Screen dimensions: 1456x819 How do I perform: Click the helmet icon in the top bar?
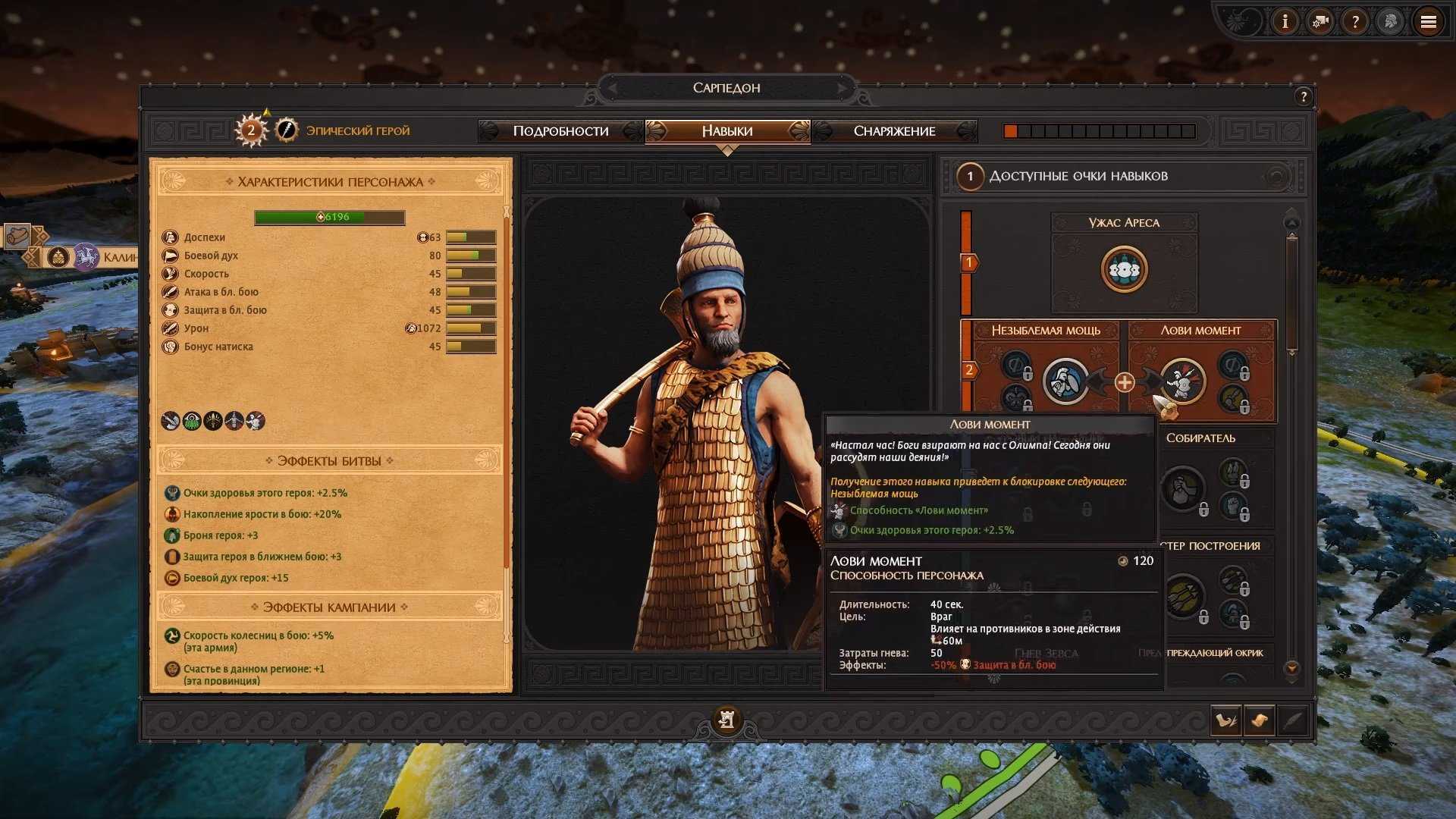pyautogui.click(x=1391, y=22)
